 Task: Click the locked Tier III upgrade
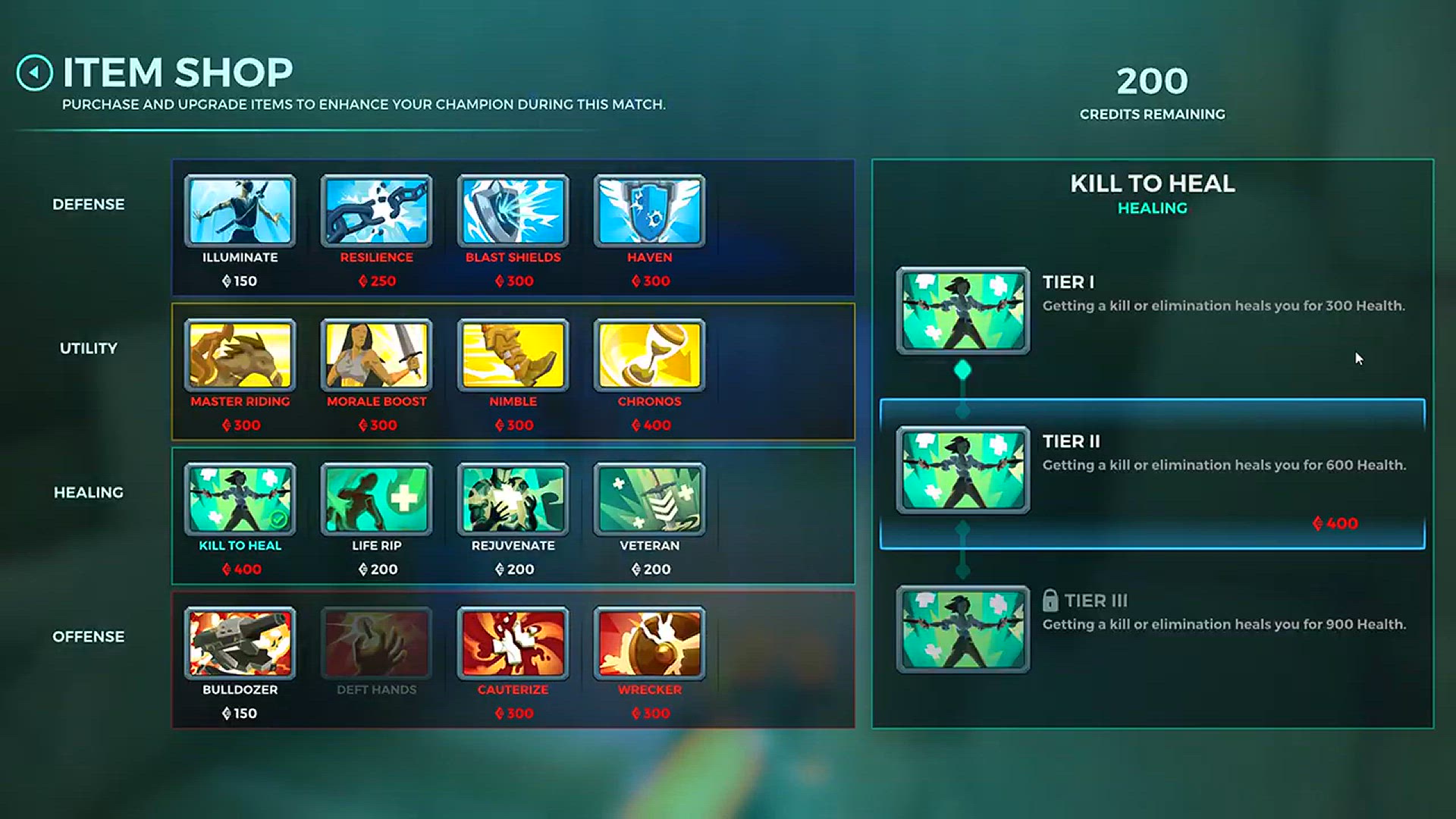coord(1152,629)
